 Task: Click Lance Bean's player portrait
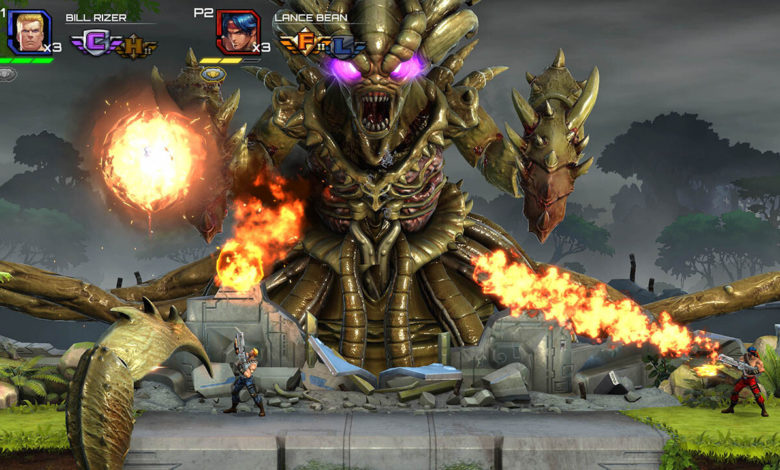(x=238, y=32)
